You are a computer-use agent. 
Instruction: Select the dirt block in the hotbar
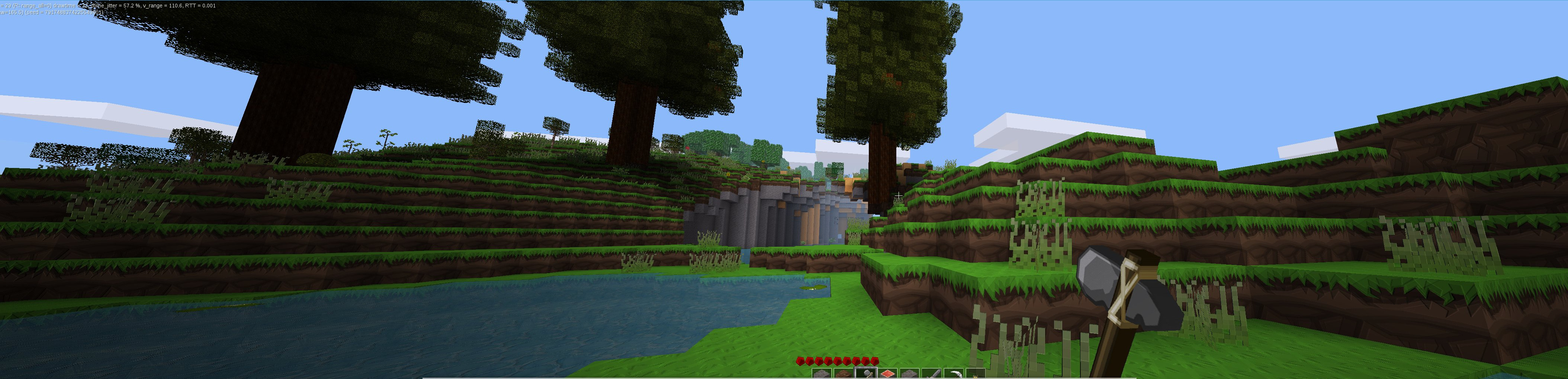(844, 373)
